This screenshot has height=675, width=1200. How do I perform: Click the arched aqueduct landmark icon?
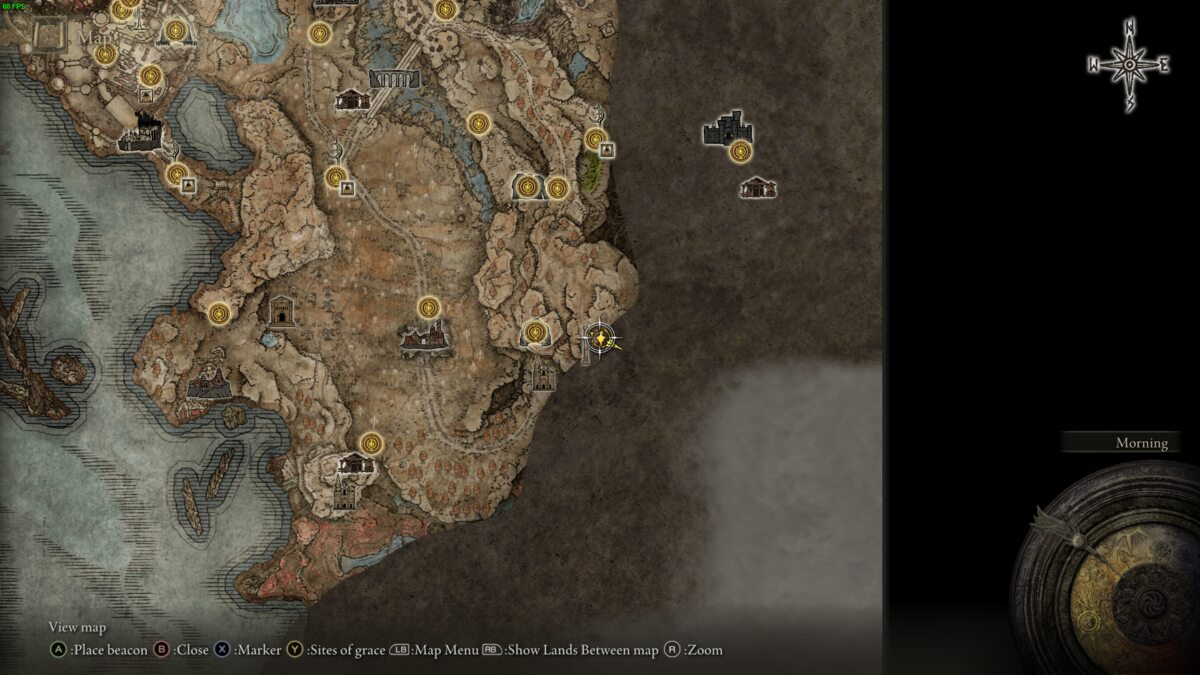coord(394,77)
